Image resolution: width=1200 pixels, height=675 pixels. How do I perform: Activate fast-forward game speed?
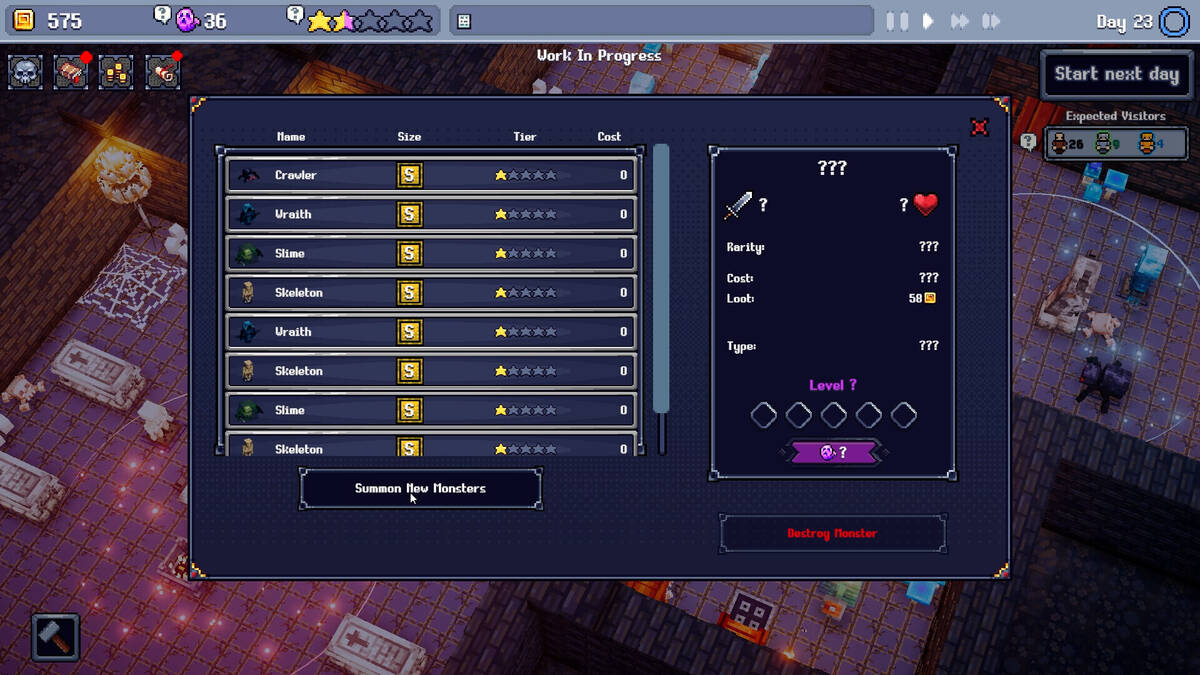pyautogui.click(x=960, y=21)
